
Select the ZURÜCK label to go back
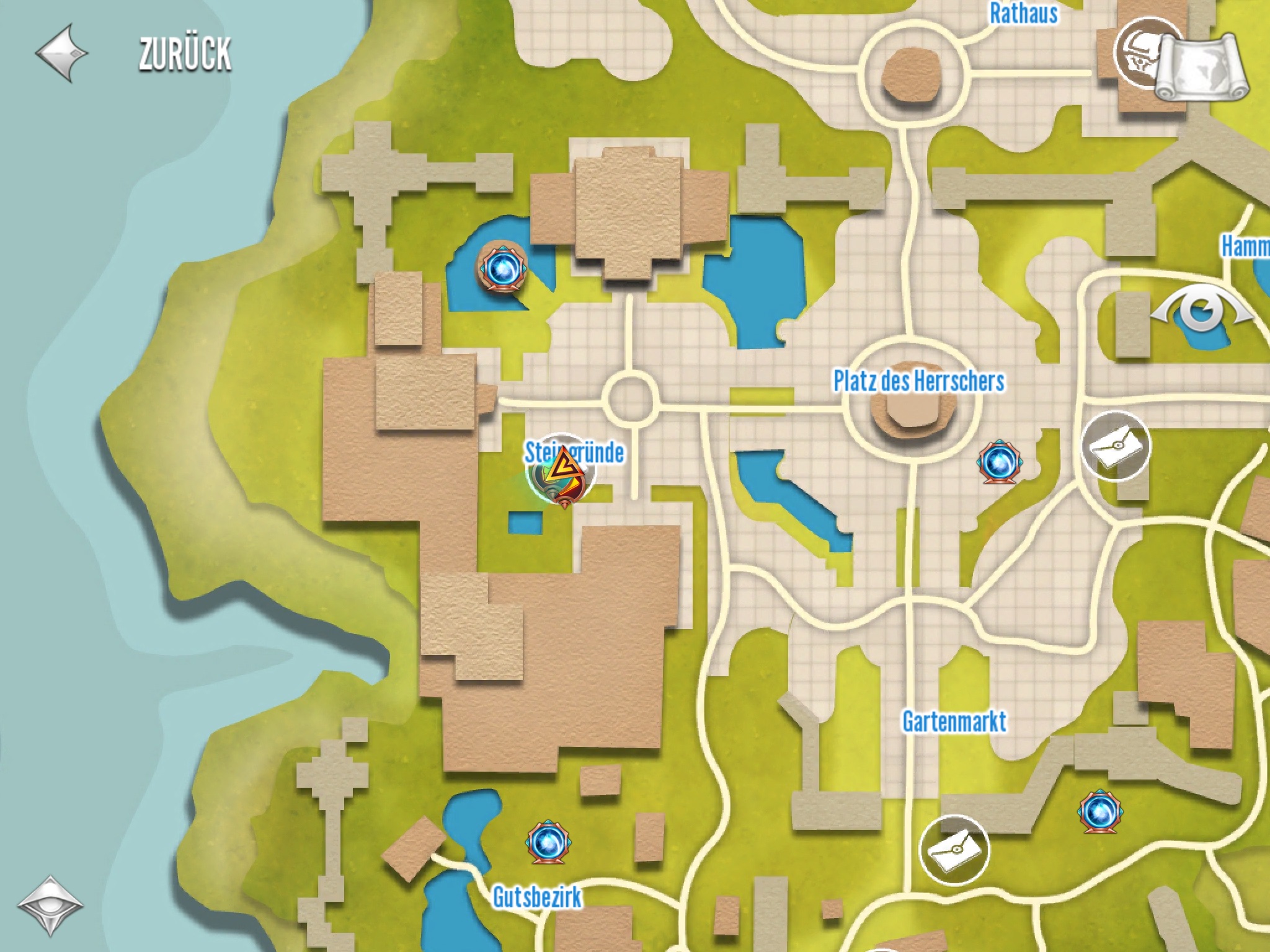[185, 55]
